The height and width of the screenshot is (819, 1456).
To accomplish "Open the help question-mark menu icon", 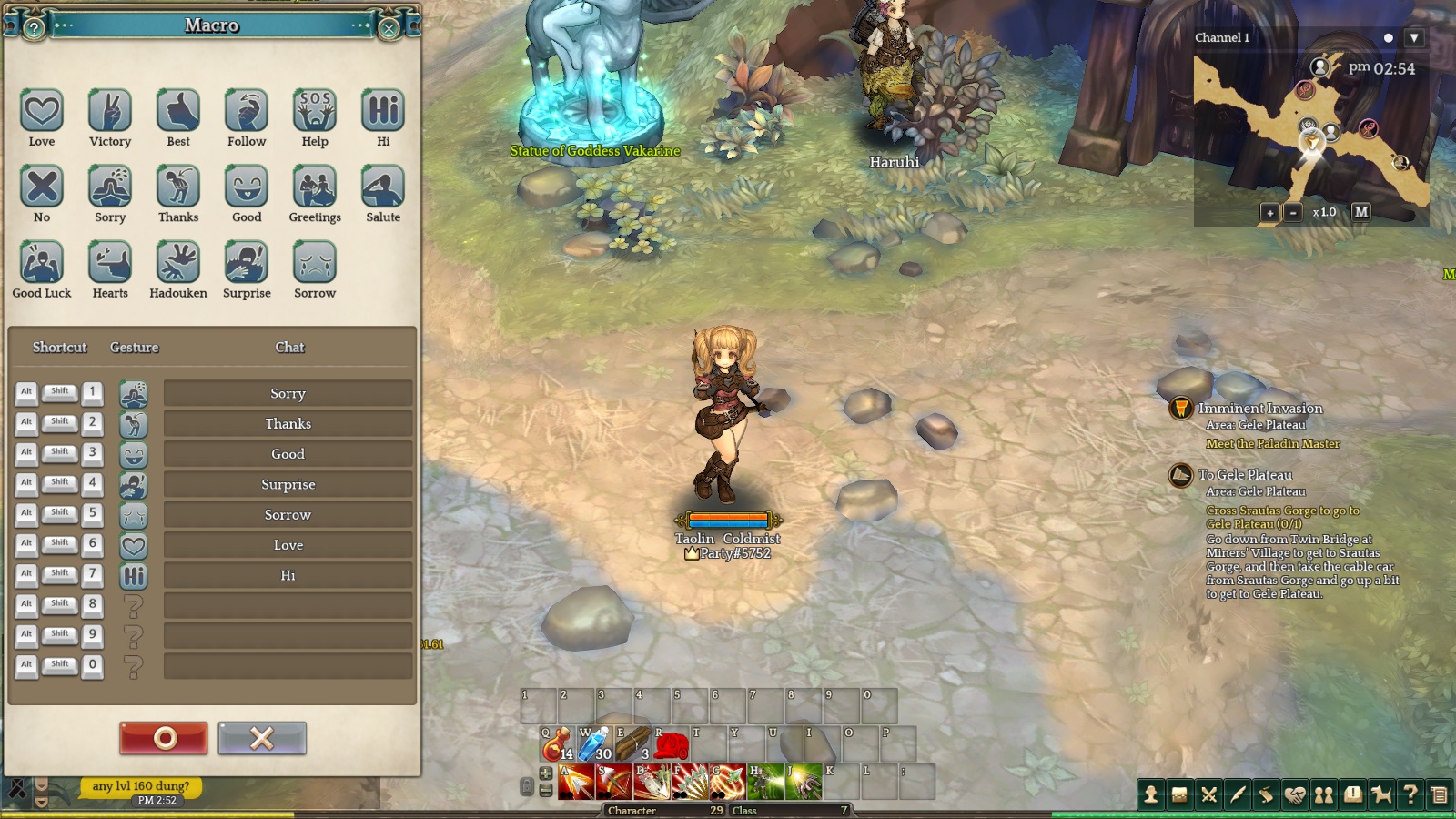I will click(x=1410, y=794).
